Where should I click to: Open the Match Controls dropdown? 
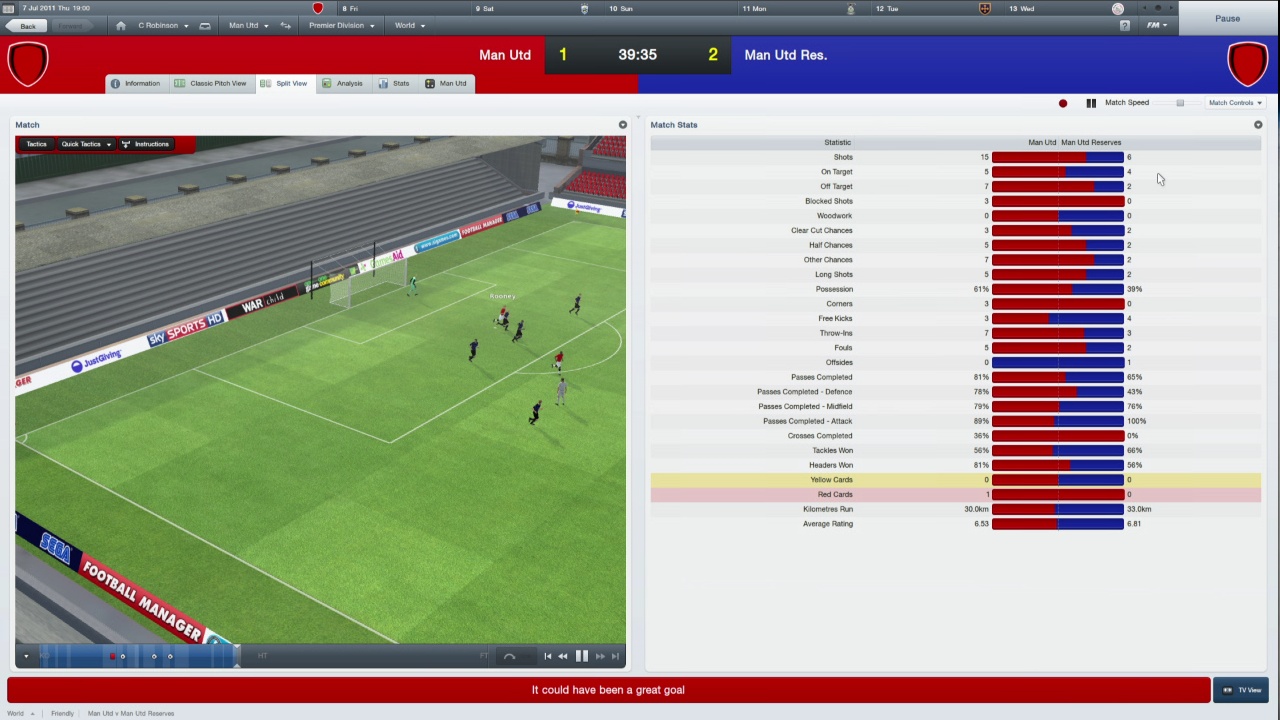pyautogui.click(x=1235, y=102)
